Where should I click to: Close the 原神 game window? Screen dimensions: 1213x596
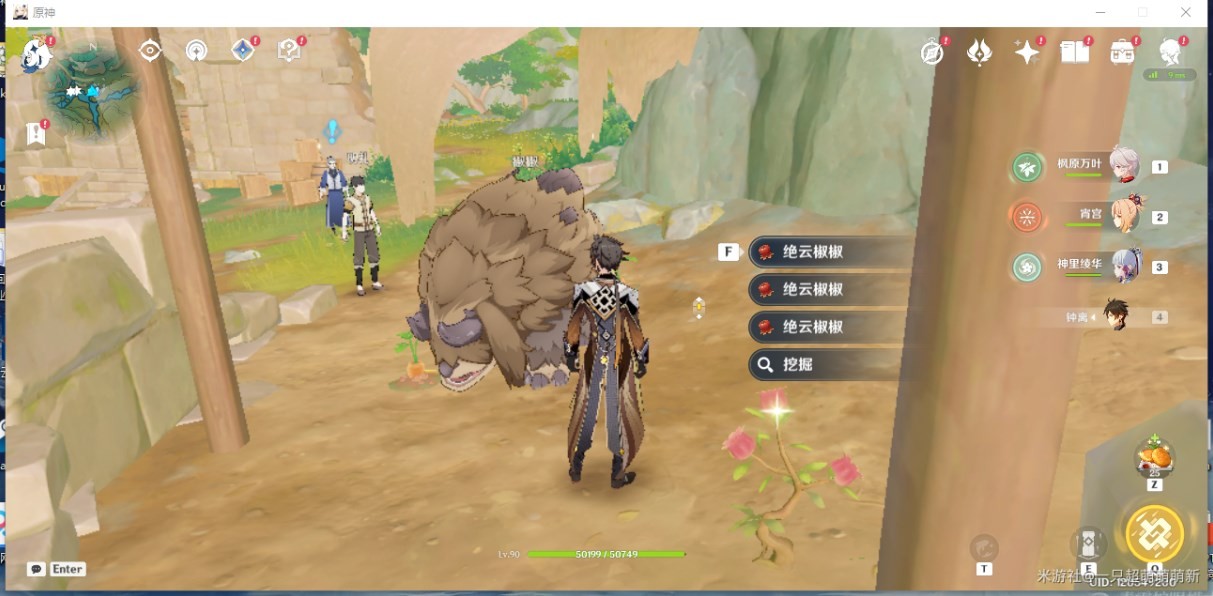1186,12
